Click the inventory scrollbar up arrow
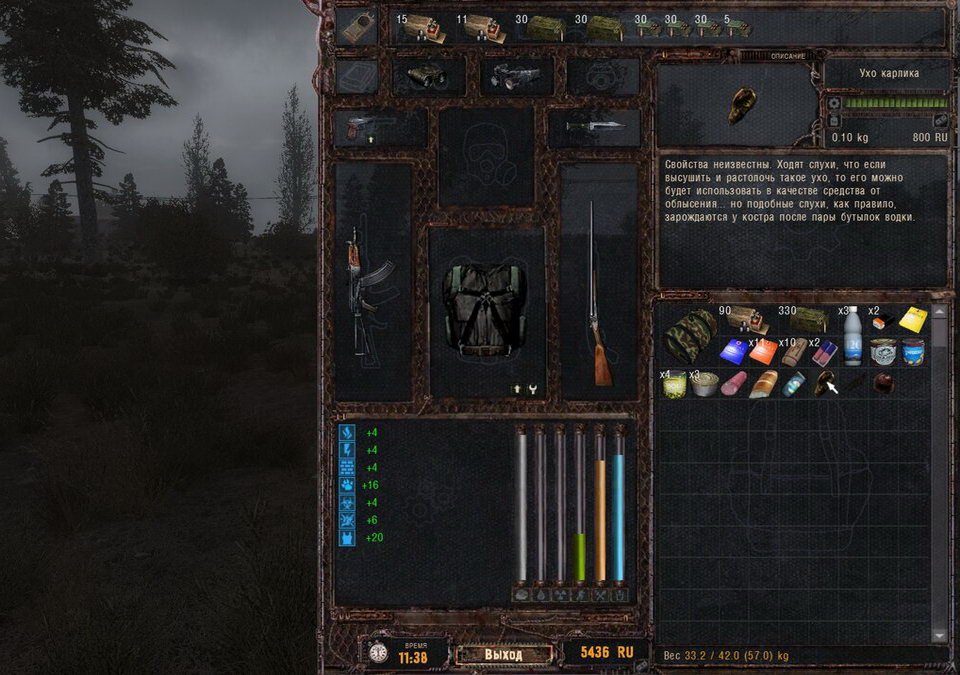 pos(938,313)
